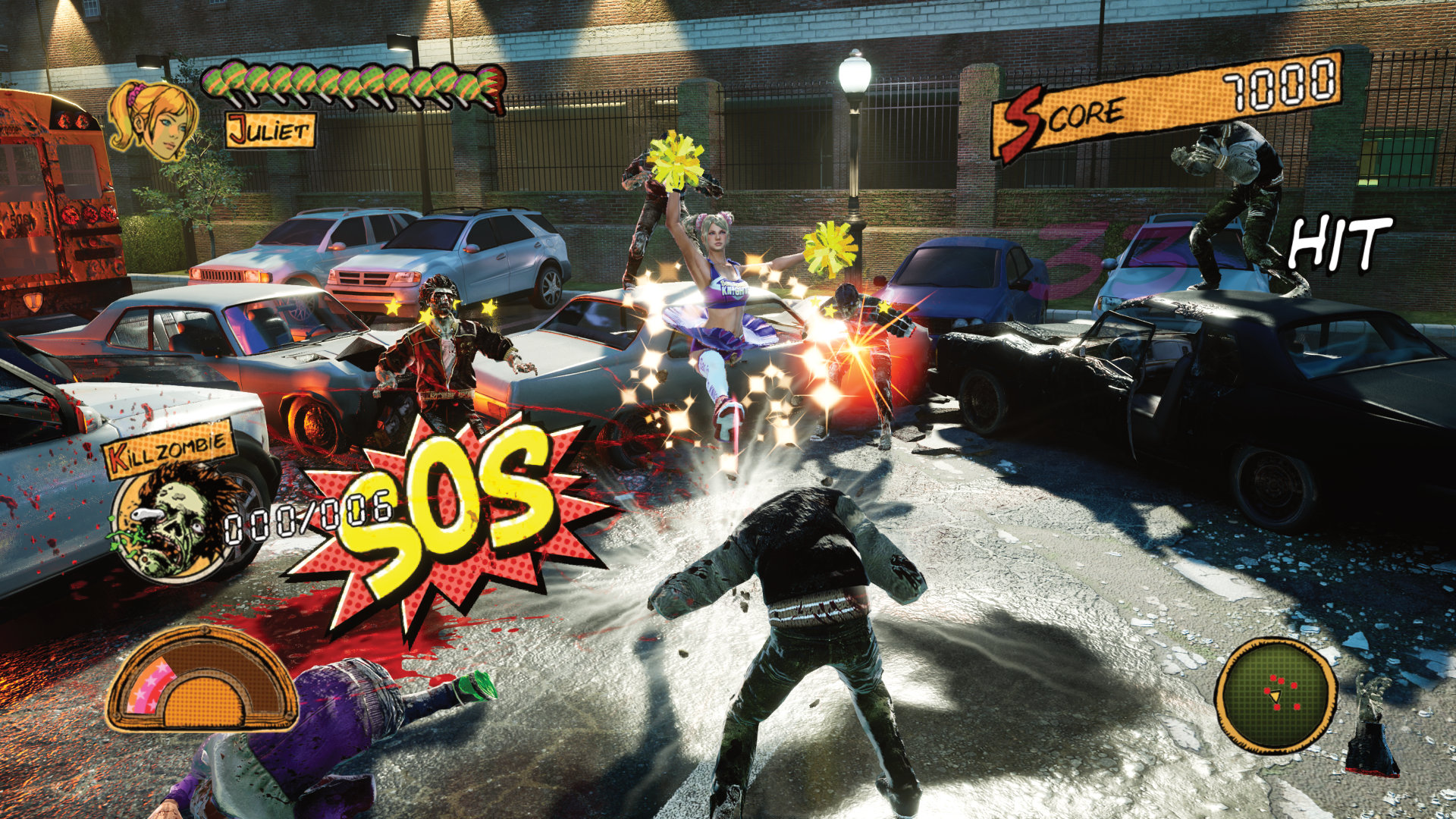
Task: Open the circular green minimap
Action: tap(1276, 695)
